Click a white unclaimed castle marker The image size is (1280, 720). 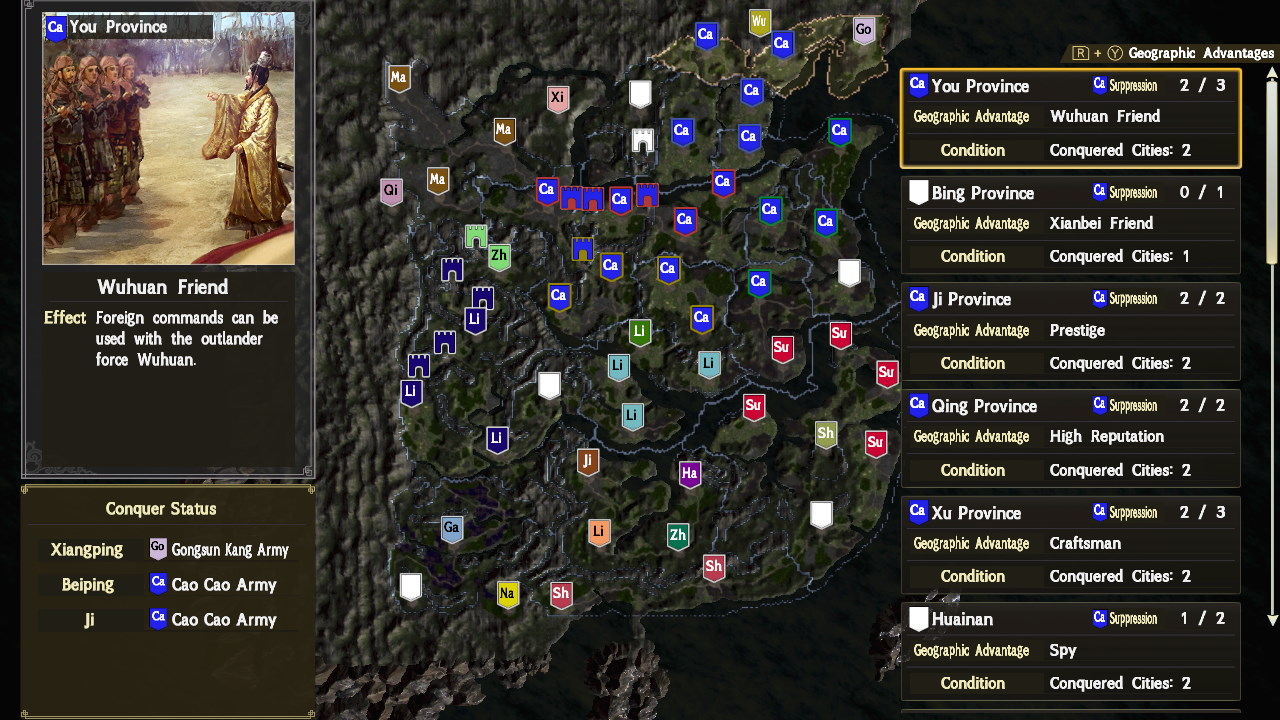click(638, 94)
